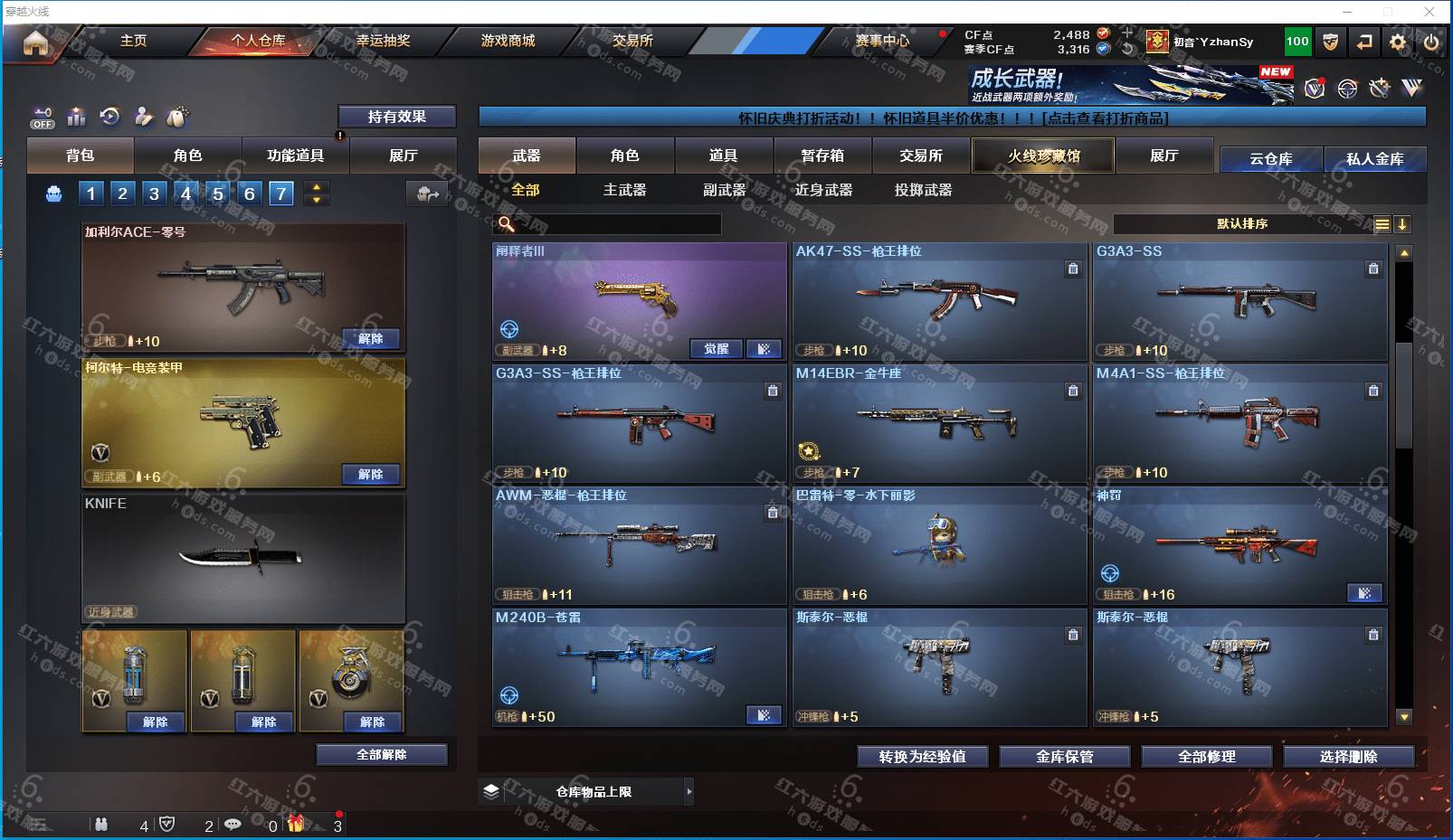Viewport: 1453px width, 840px height.
Task: Click the 全部修理 repair all button
Action: (x=1206, y=757)
